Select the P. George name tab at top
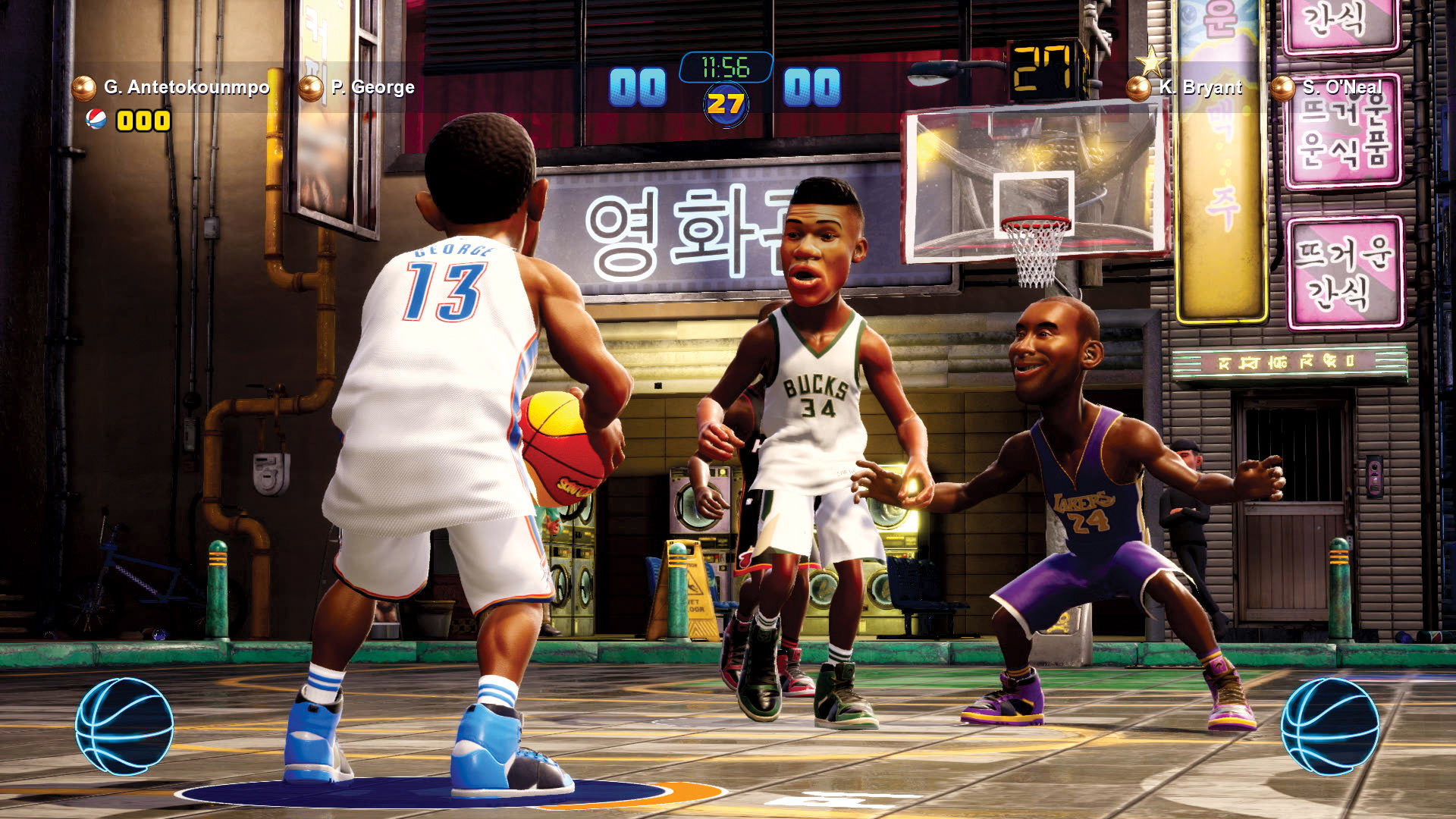 pyautogui.click(x=372, y=87)
